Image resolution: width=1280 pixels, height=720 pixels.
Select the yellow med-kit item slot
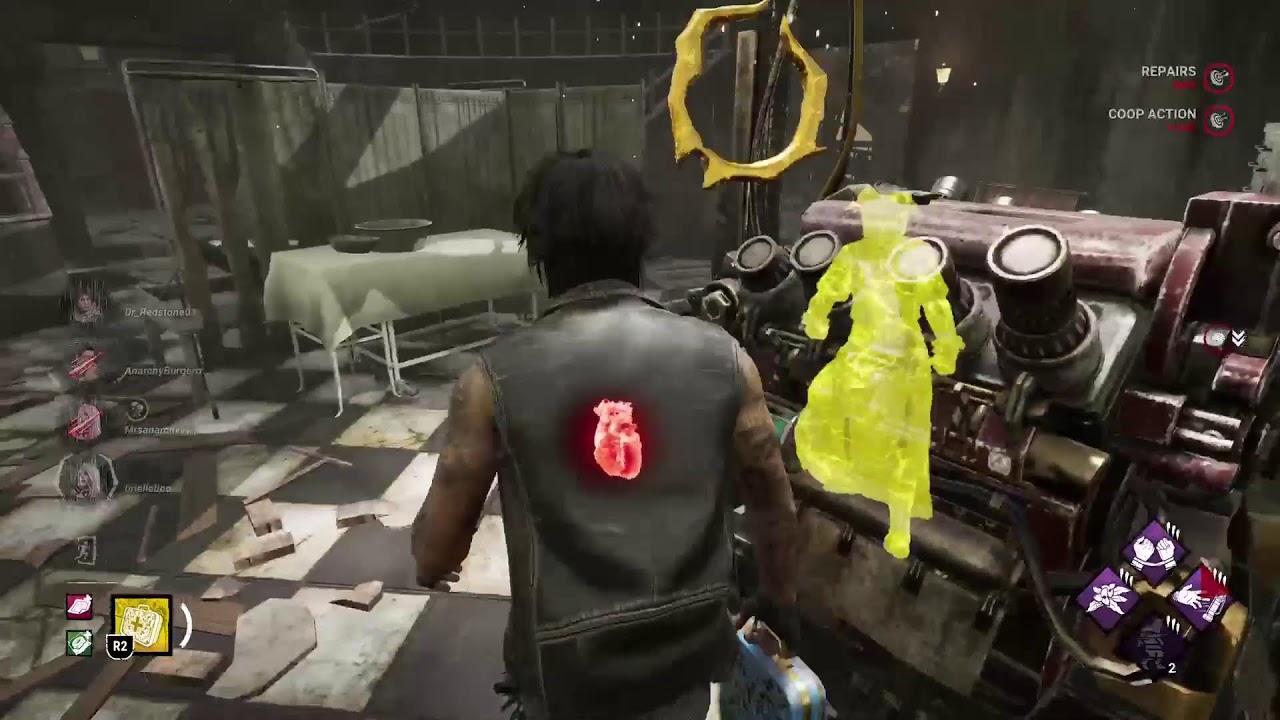[x=141, y=624]
